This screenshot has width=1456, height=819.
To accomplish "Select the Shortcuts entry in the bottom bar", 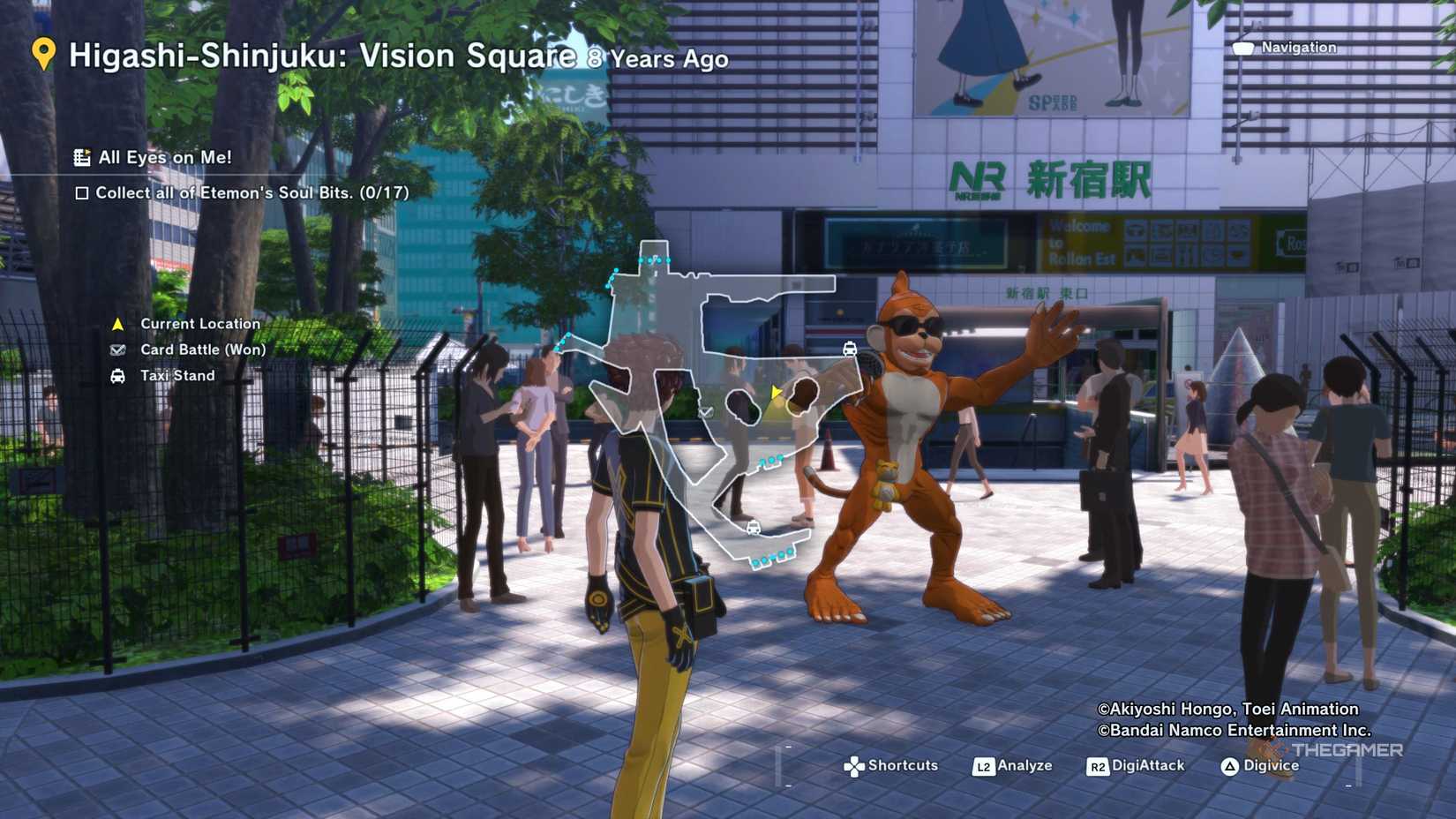I will 903,766.
